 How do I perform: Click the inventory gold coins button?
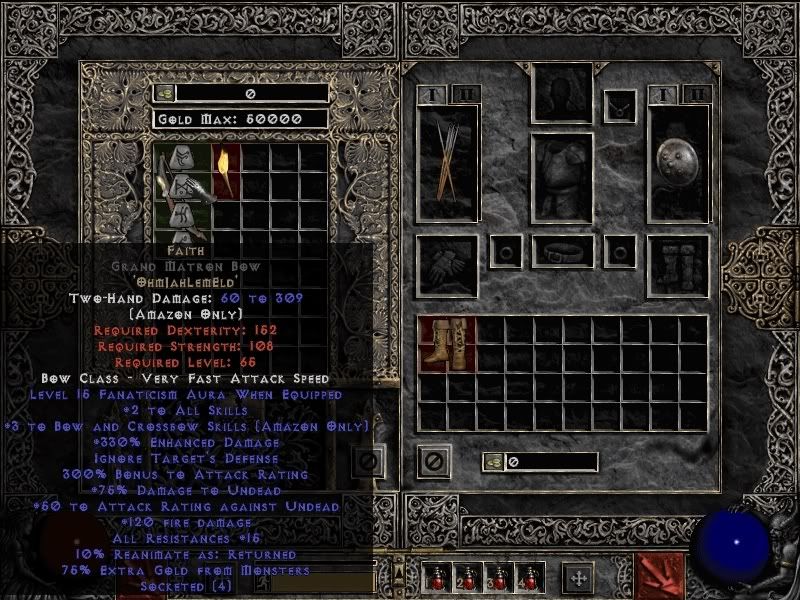(x=494, y=462)
